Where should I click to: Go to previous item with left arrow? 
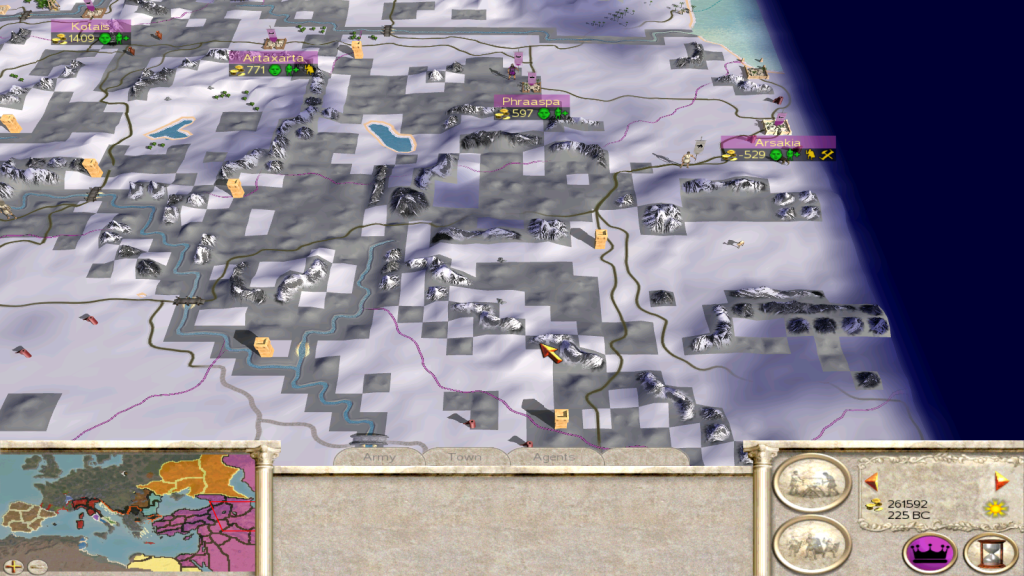point(871,480)
